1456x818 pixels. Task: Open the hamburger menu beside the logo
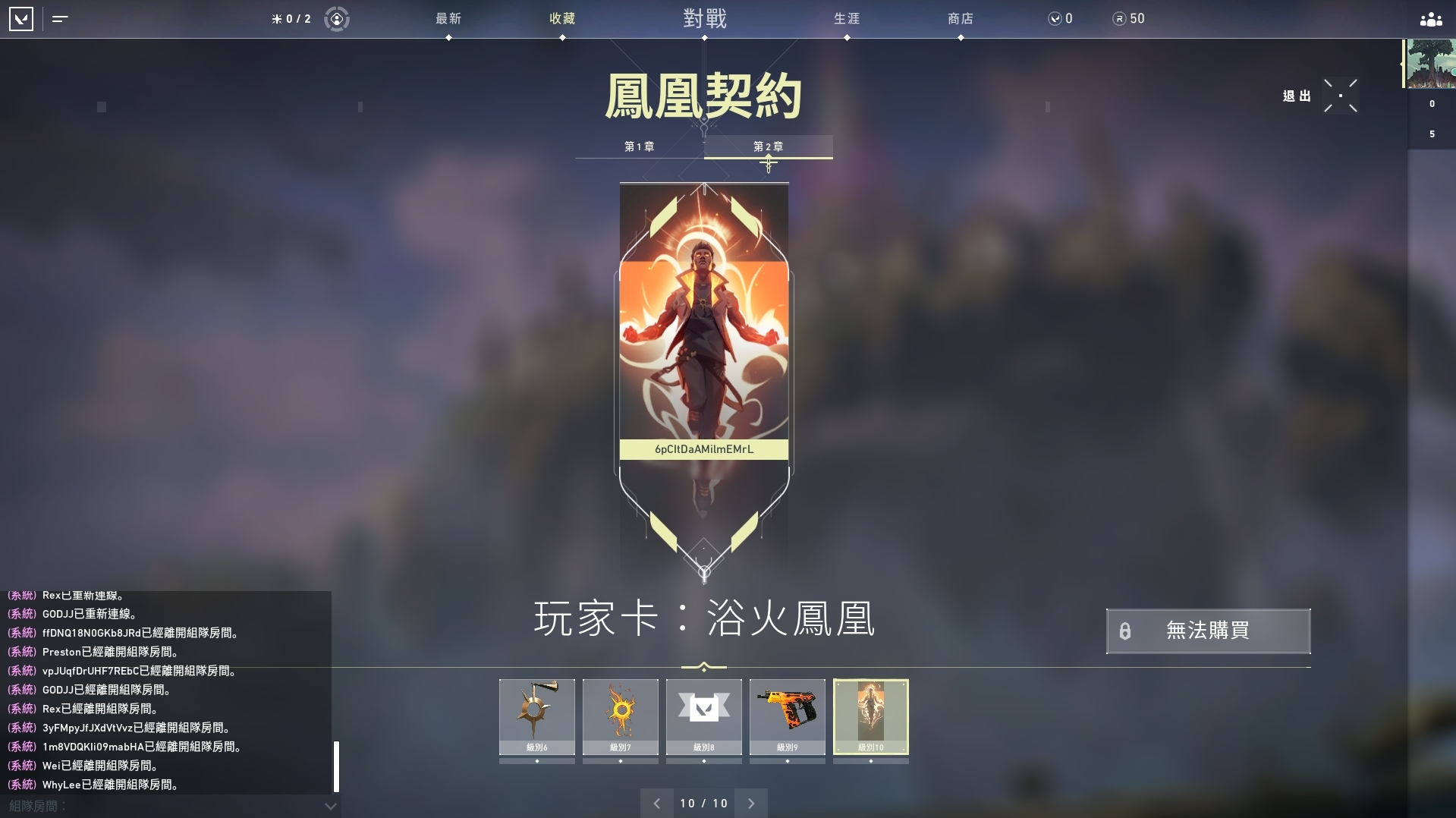[x=60, y=19]
